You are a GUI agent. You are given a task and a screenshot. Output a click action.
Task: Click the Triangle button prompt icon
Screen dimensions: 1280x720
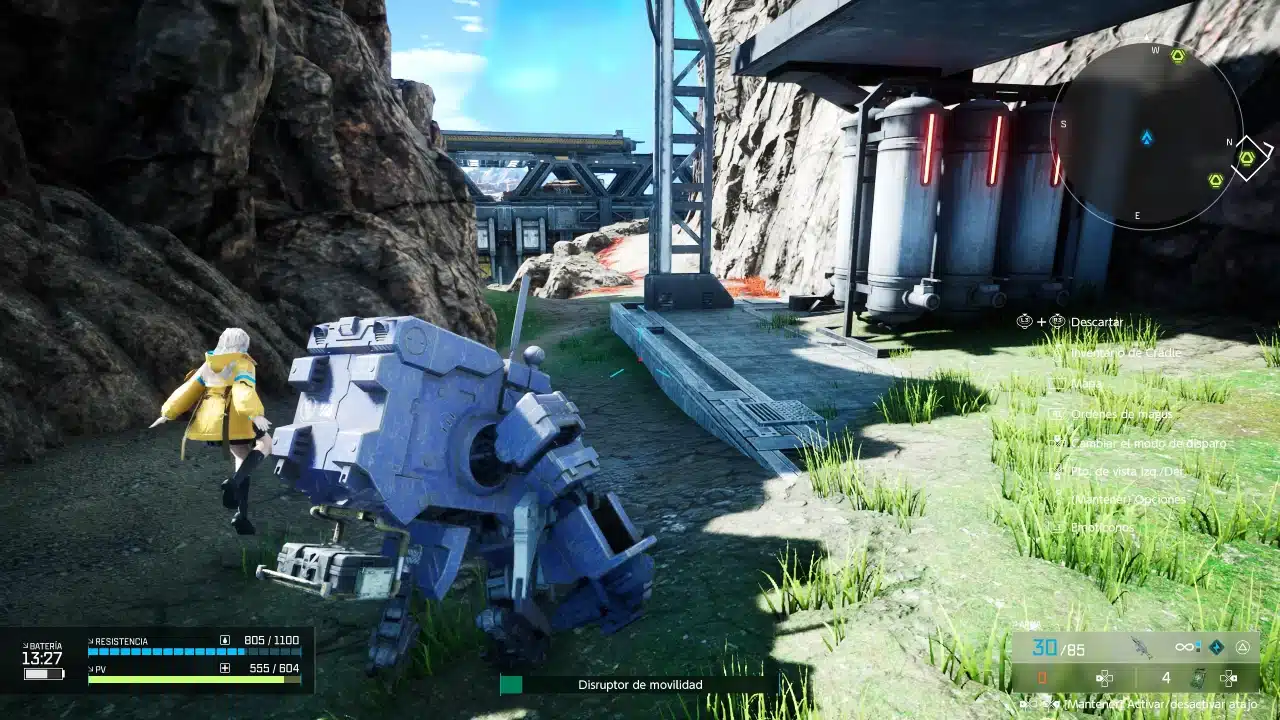1242,647
